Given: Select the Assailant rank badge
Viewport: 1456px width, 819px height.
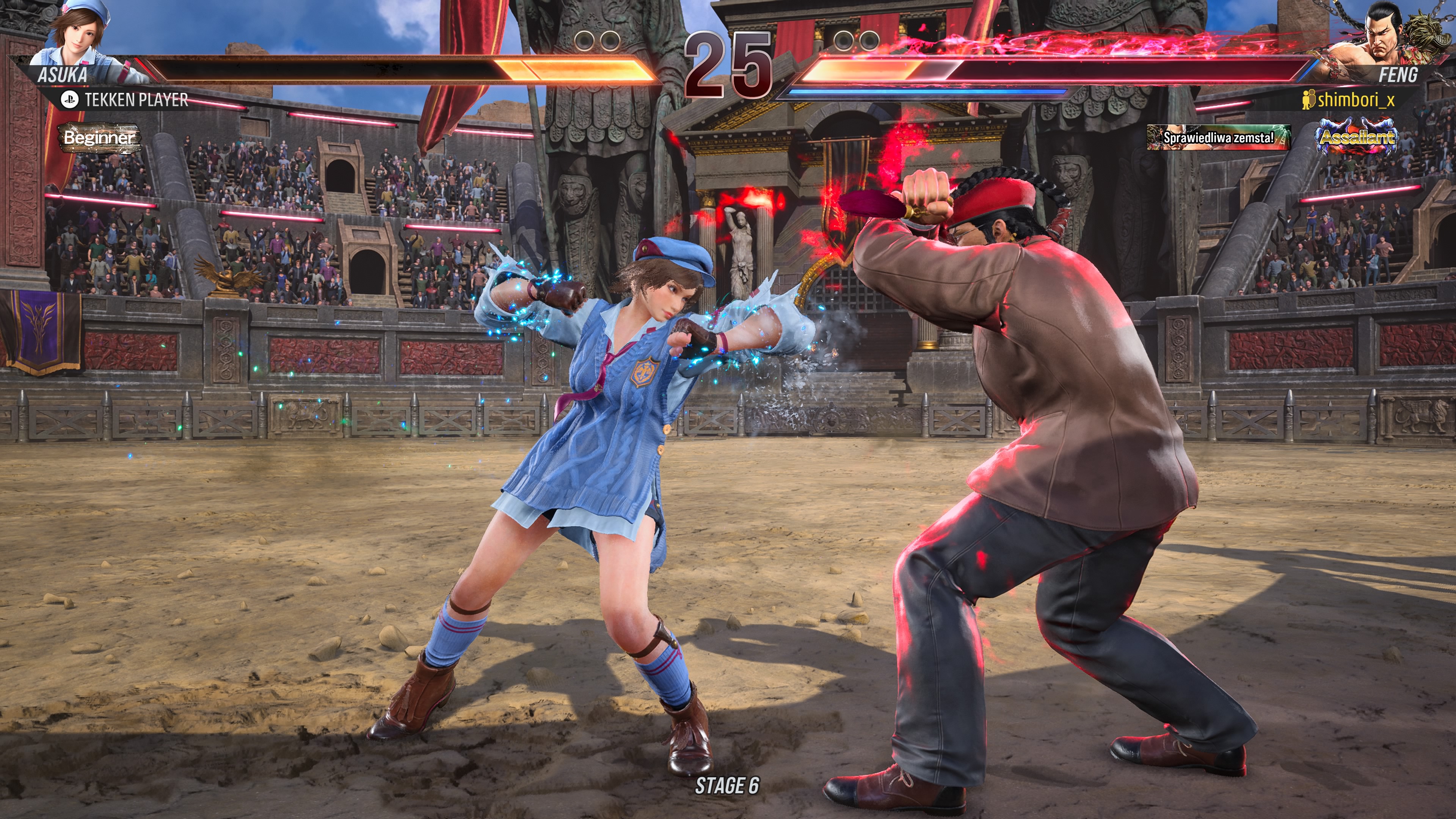Looking at the screenshot, I should [1357, 136].
